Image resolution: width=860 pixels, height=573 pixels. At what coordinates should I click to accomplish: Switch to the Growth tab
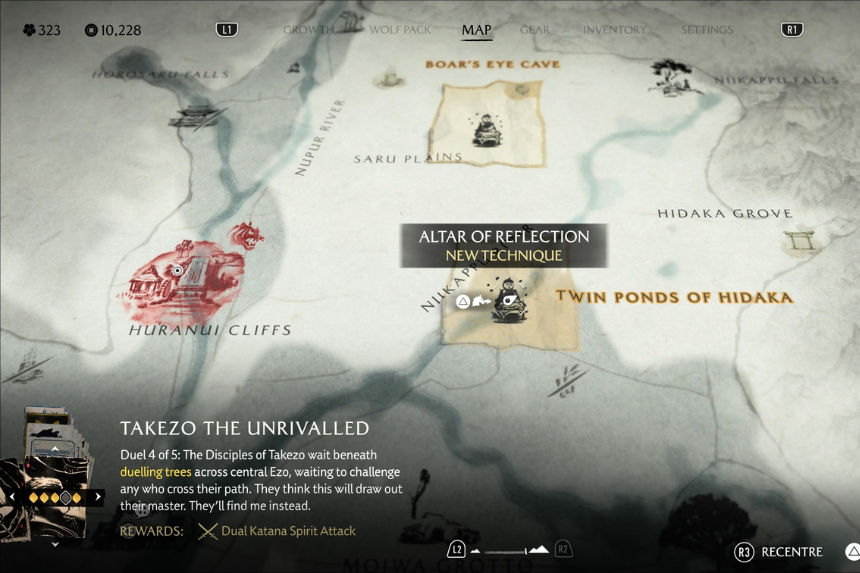coord(307,30)
